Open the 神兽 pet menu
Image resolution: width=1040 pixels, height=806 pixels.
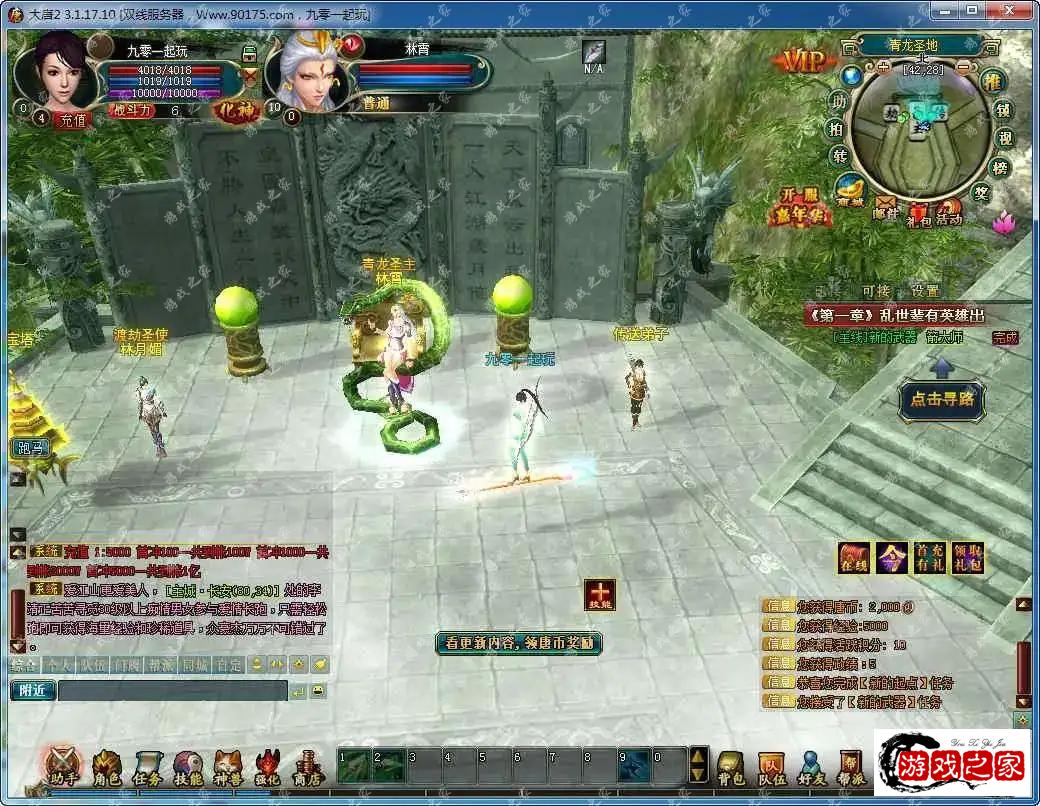[x=228, y=768]
